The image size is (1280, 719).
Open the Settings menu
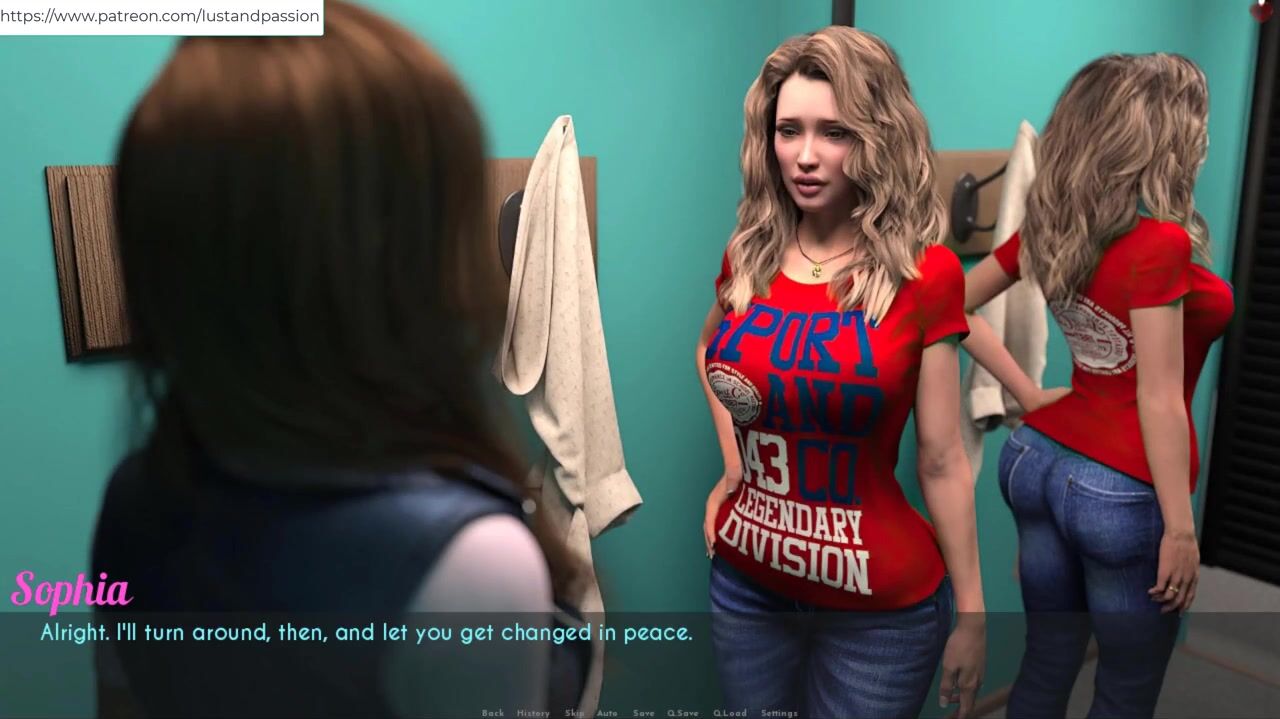click(x=779, y=713)
